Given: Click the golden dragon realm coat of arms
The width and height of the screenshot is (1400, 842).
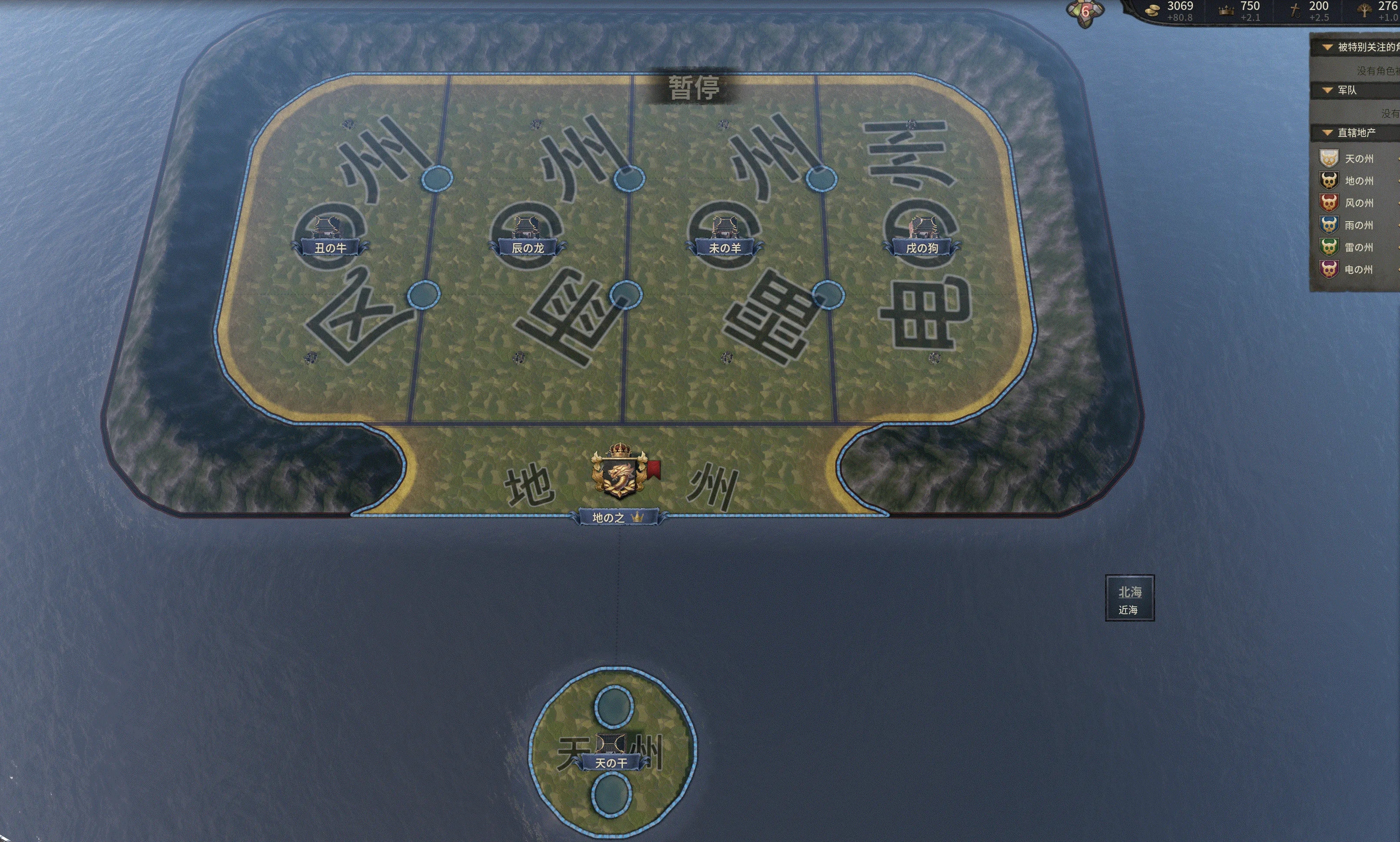Looking at the screenshot, I should point(619,472).
